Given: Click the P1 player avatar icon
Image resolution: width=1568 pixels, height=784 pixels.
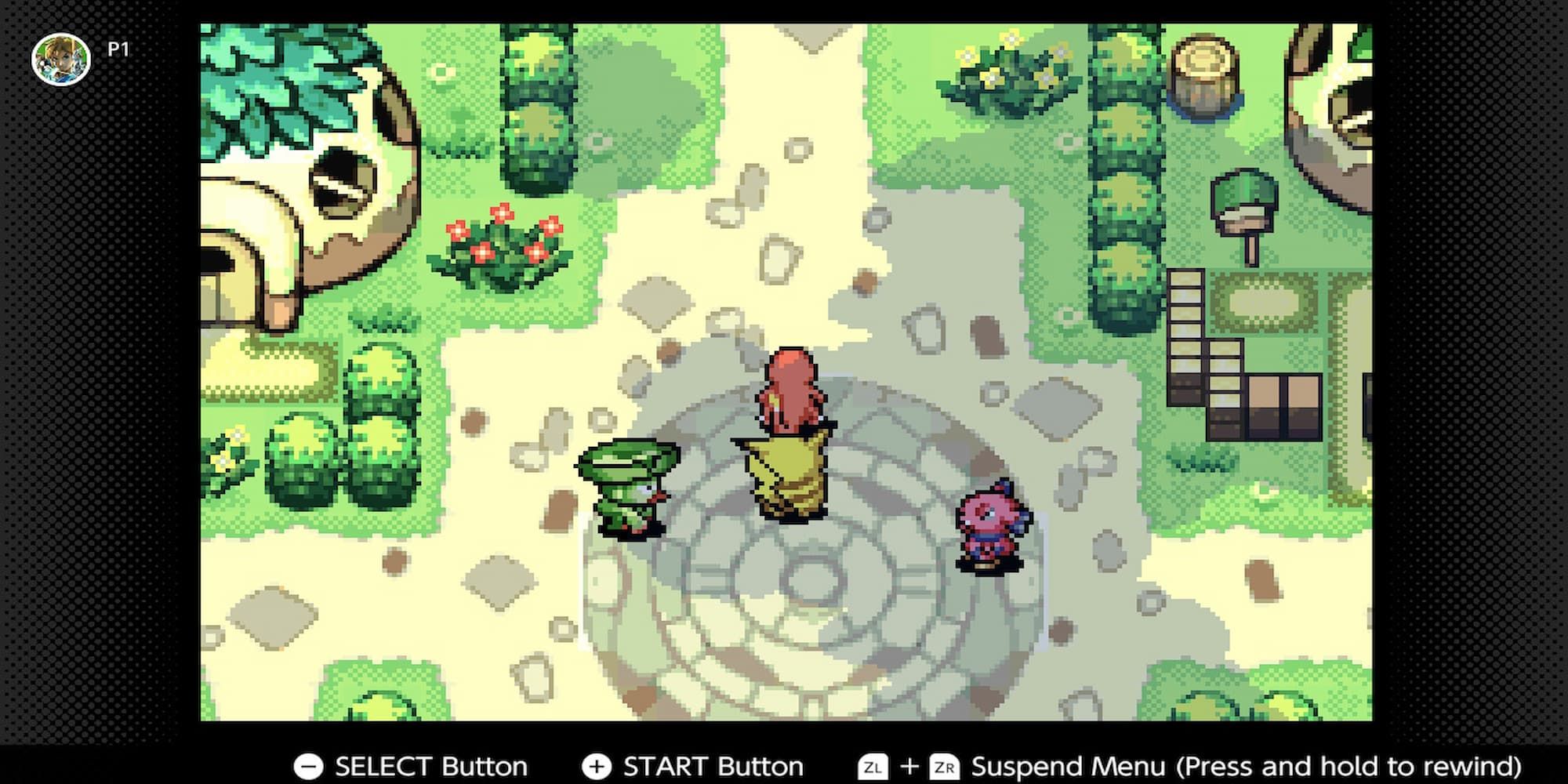Looking at the screenshot, I should pyautogui.click(x=60, y=60).
